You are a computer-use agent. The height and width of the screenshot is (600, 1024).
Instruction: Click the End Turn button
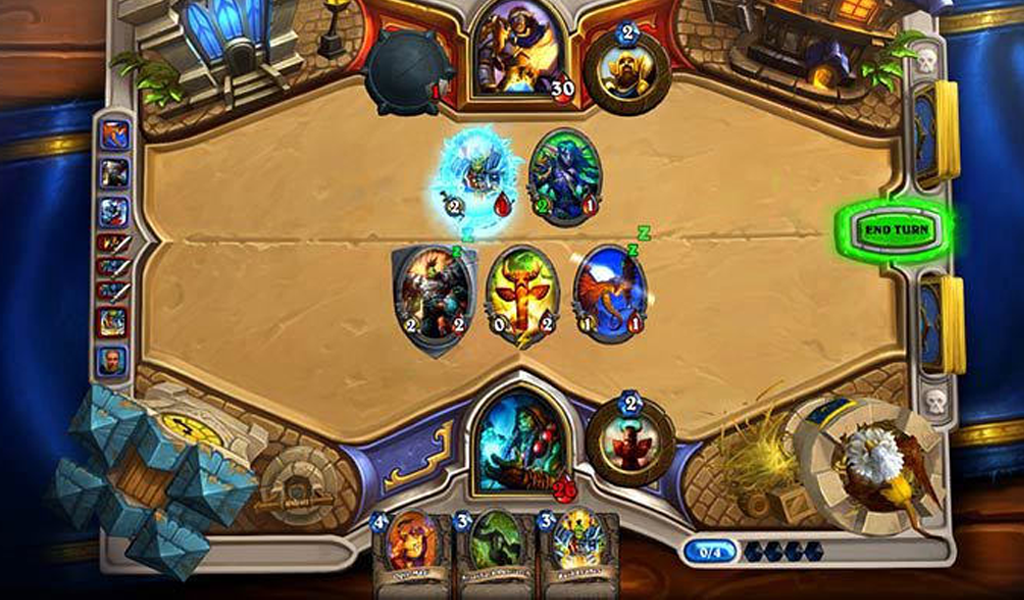point(896,230)
